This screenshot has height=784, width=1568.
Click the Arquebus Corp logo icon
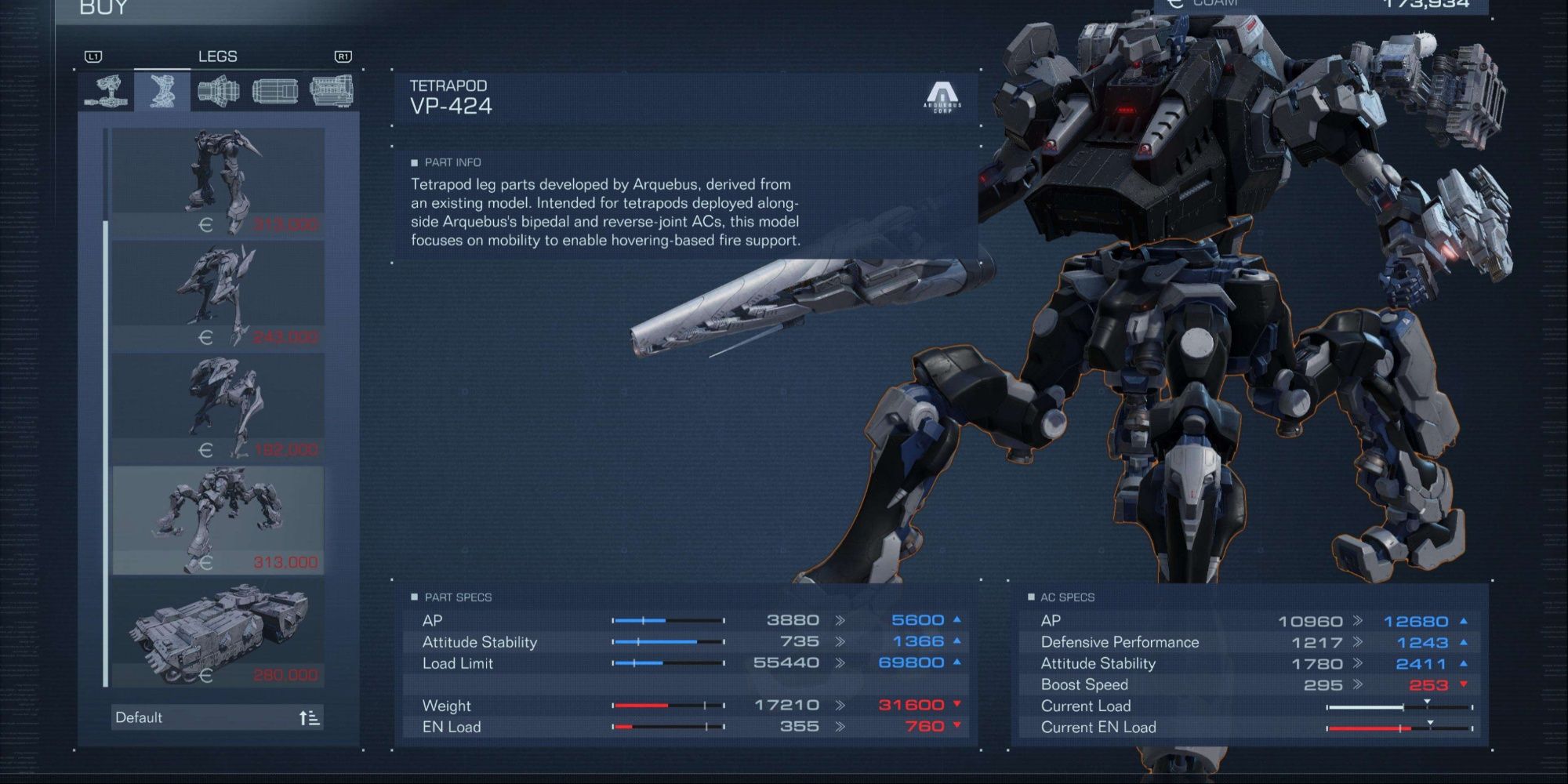pos(943,98)
